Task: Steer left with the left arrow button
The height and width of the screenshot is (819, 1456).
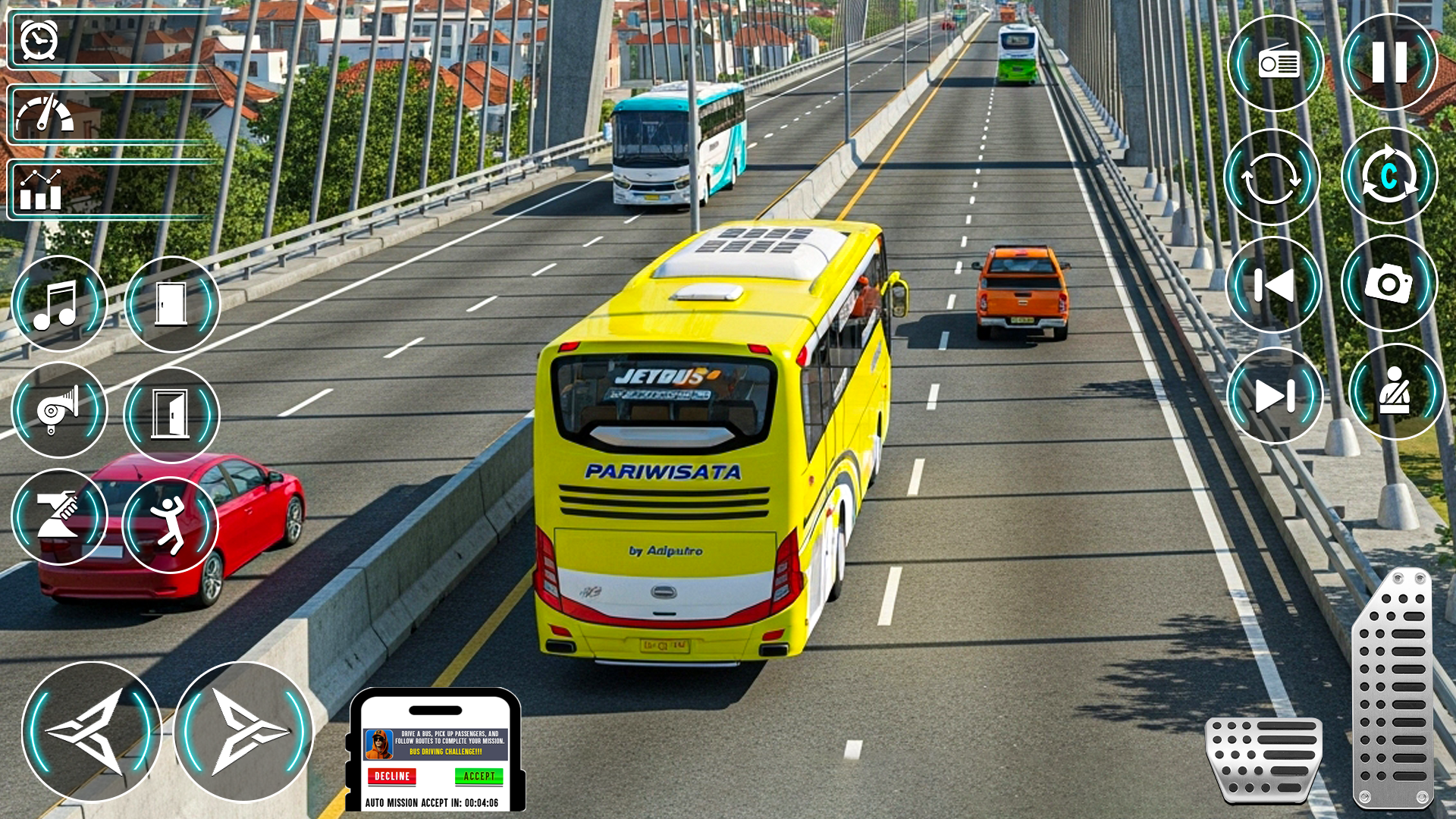Action: (x=92, y=732)
